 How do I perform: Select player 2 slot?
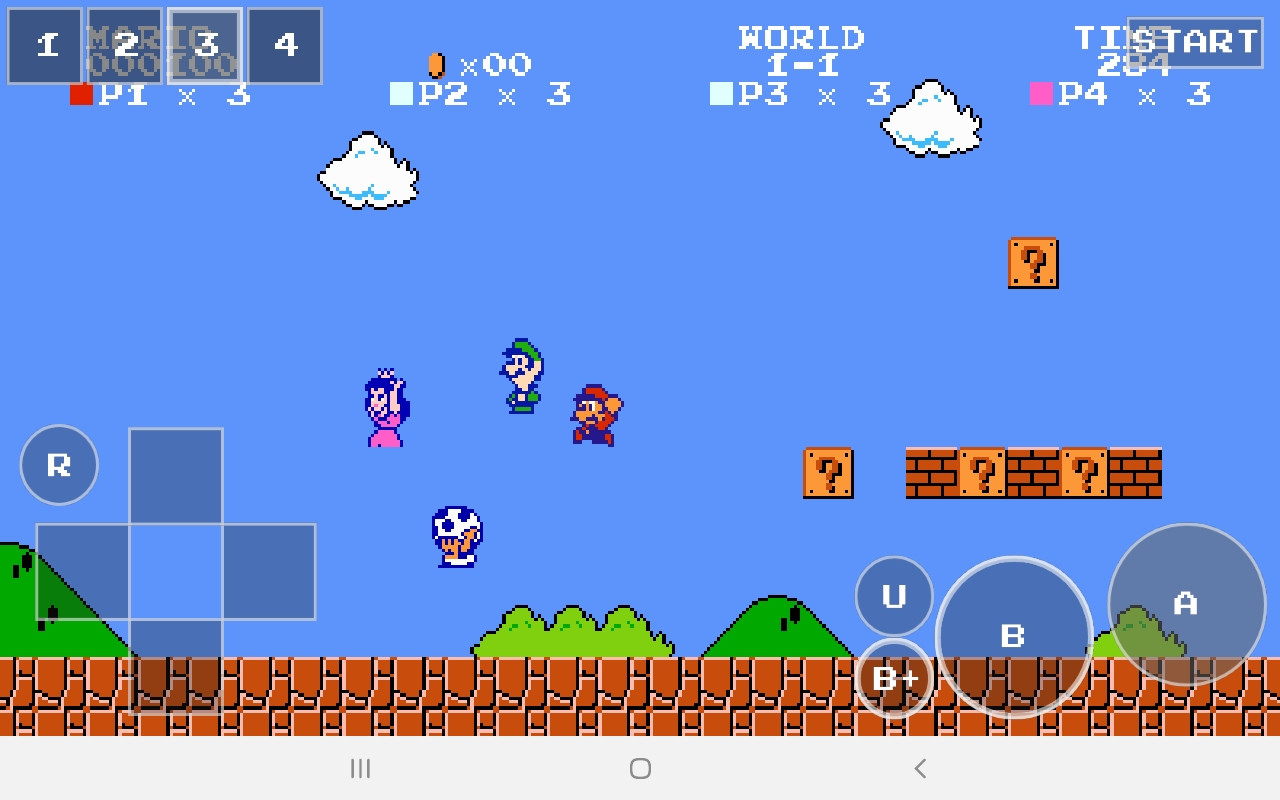124,45
